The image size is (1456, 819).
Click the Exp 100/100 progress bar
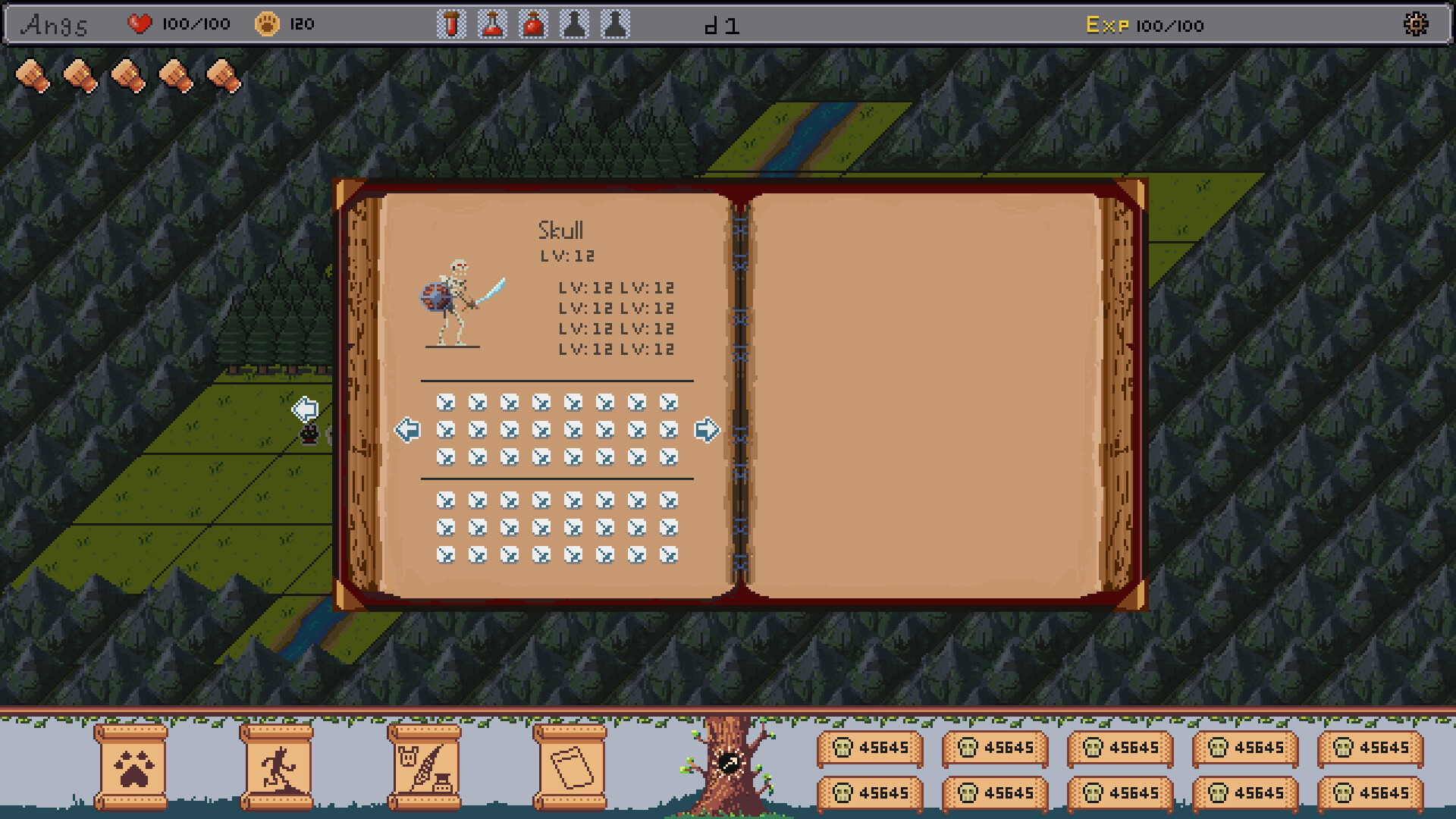pyautogui.click(x=1145, y=25)
